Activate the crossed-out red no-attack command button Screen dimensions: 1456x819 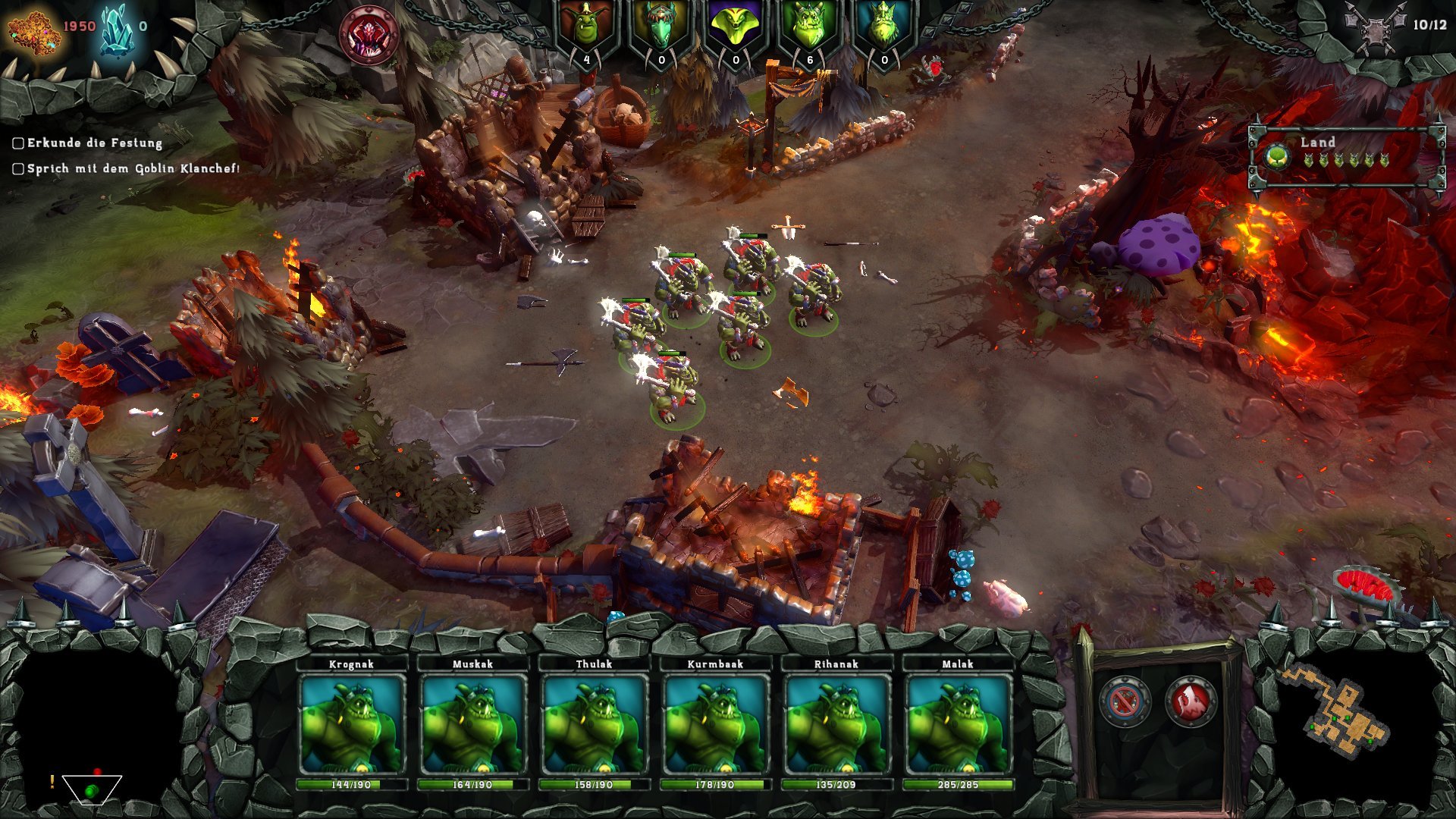tap(1125, 701)
